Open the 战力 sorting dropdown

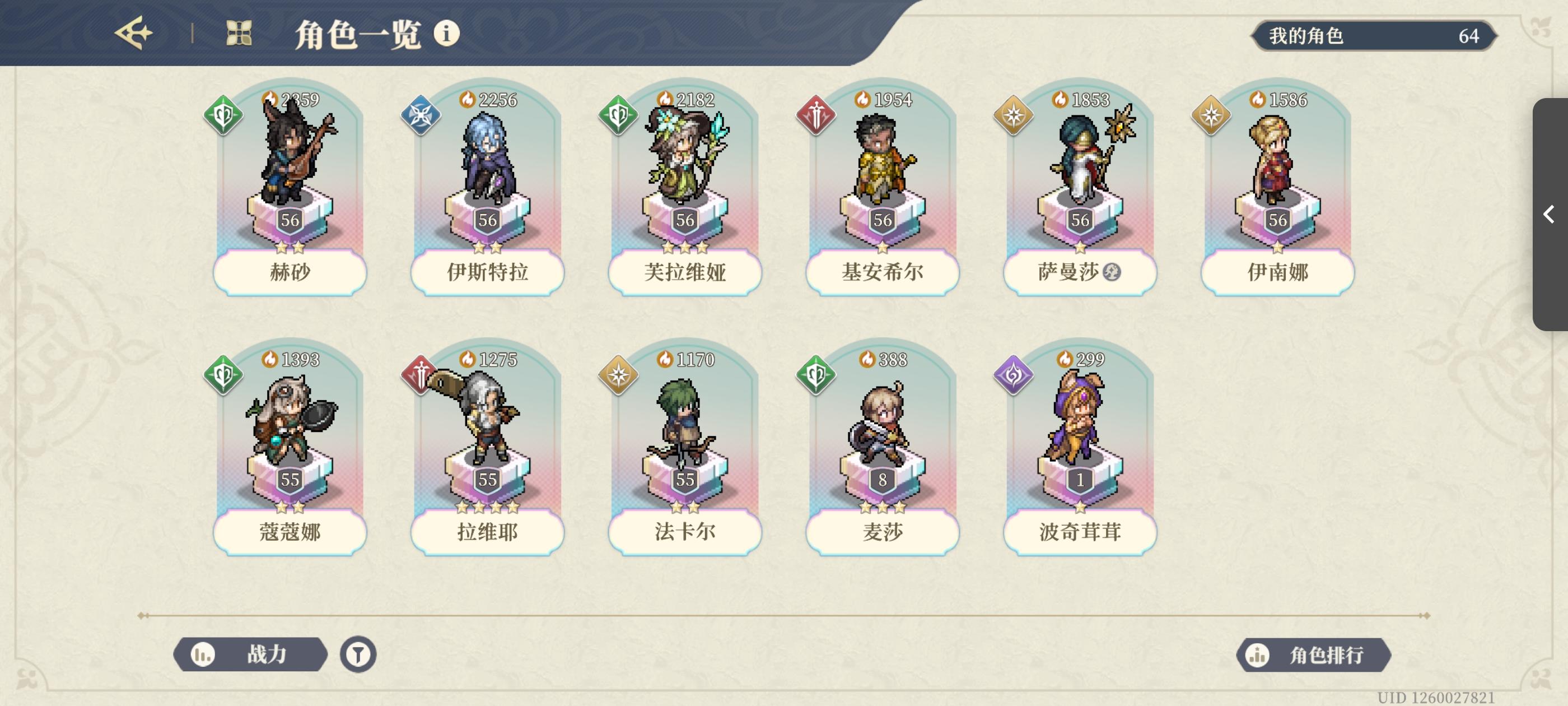[x=250, y=655]
